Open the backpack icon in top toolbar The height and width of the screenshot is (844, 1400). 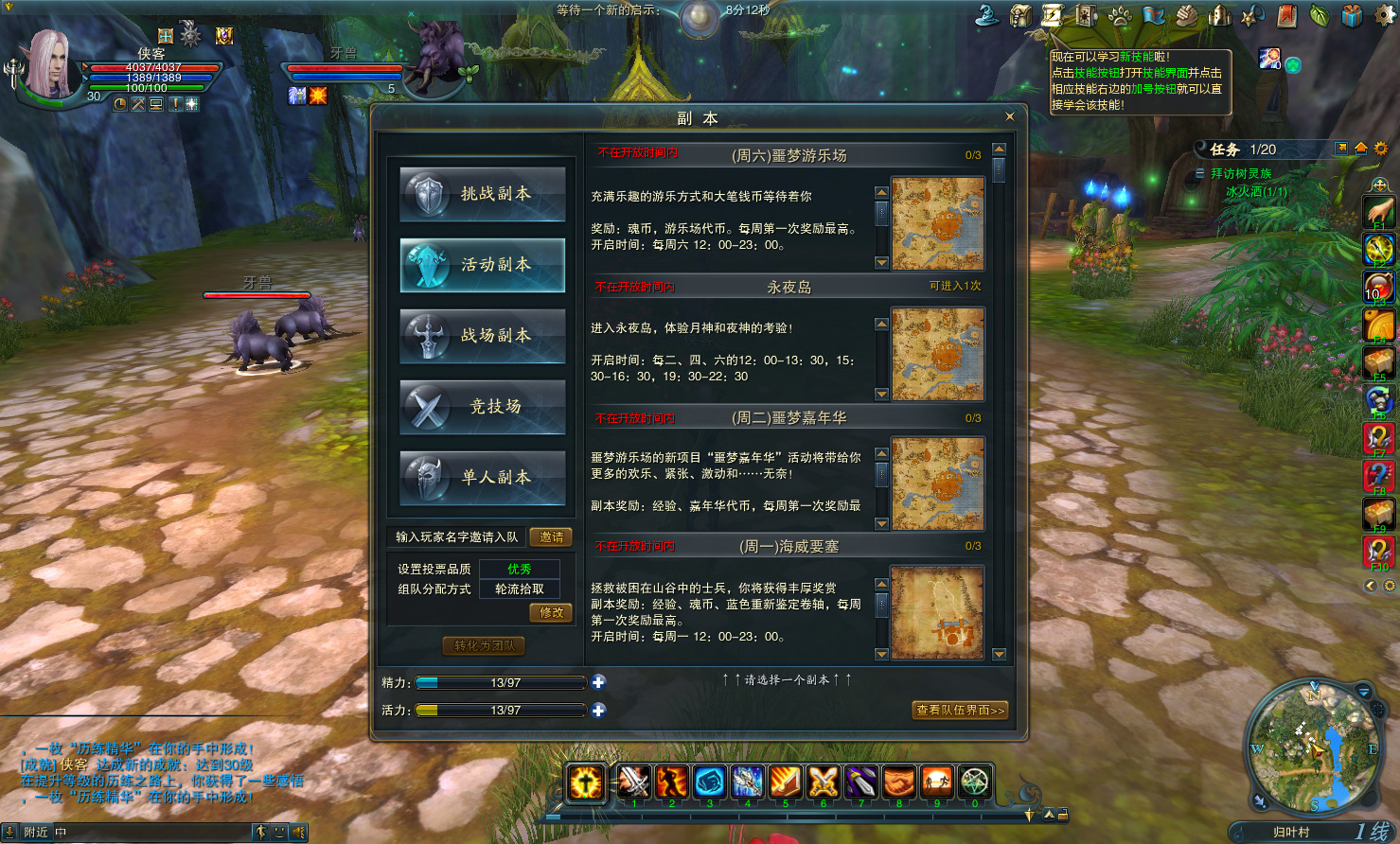(x=1019, y=15)
